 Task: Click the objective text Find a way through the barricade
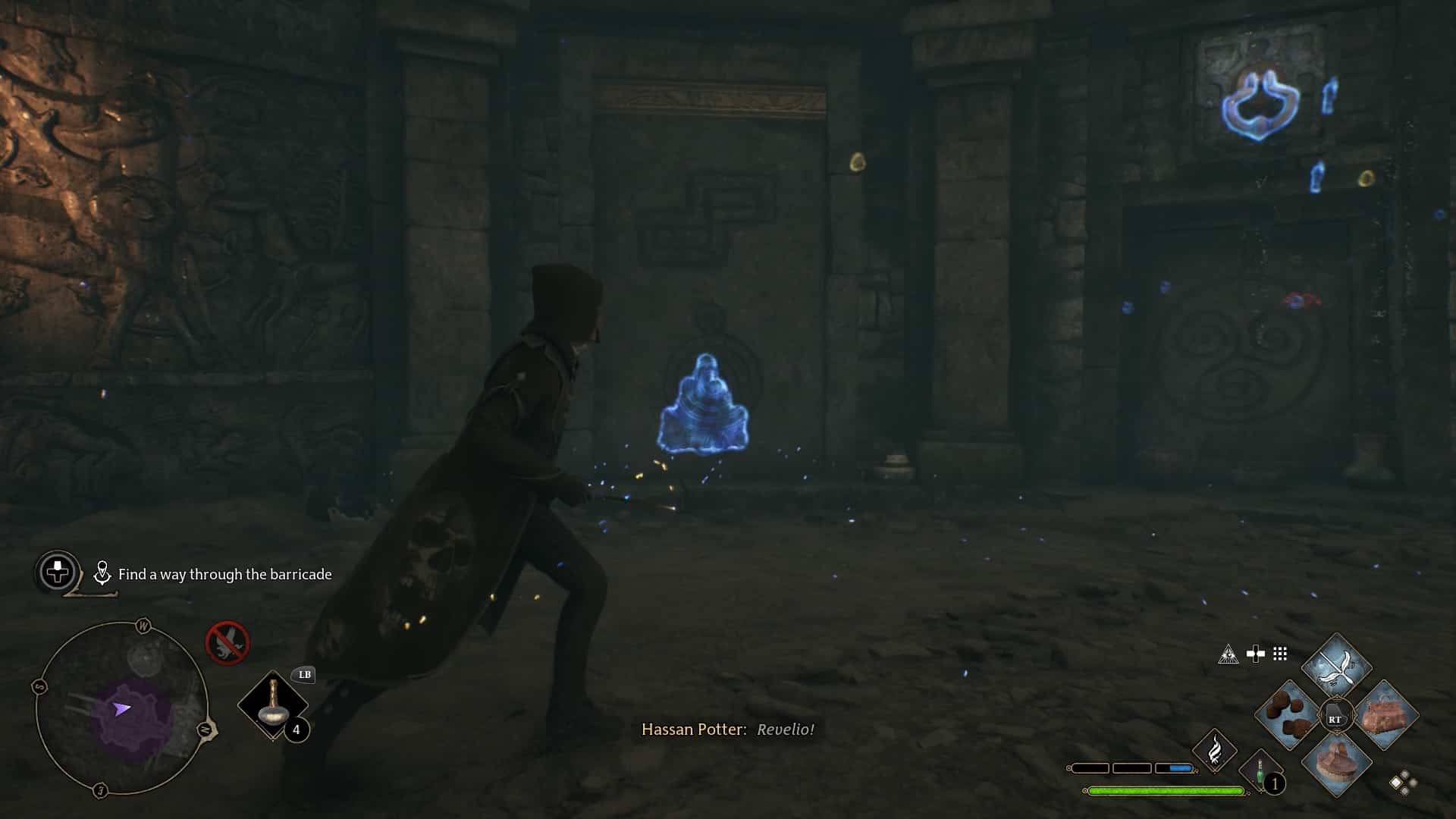pos(225,575)
